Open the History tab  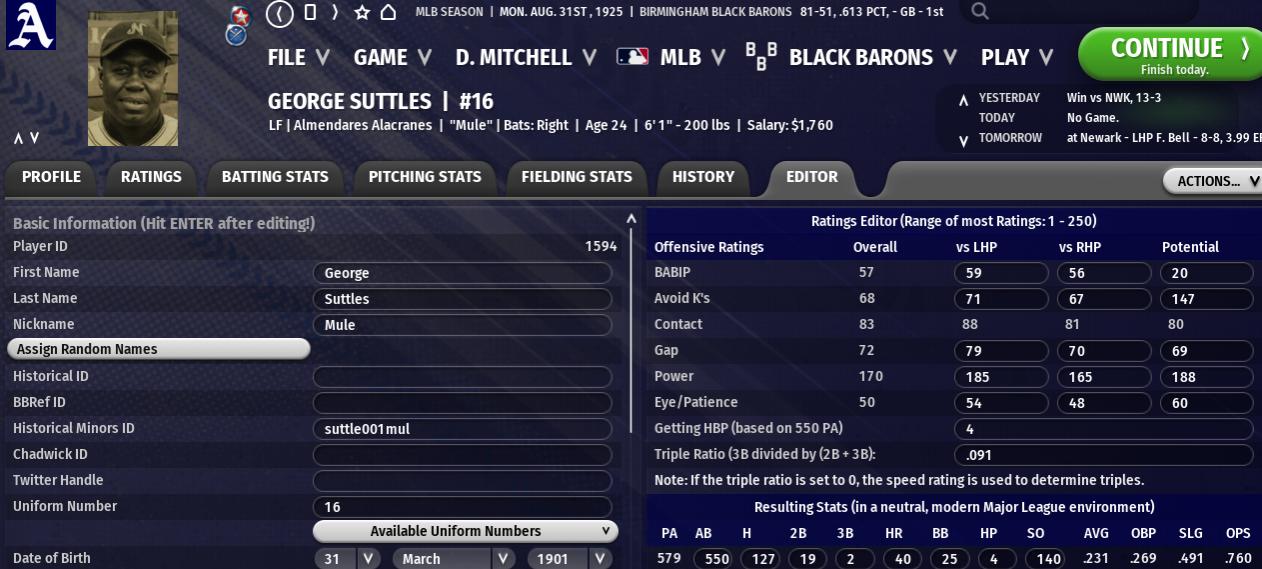click(703, 177)
